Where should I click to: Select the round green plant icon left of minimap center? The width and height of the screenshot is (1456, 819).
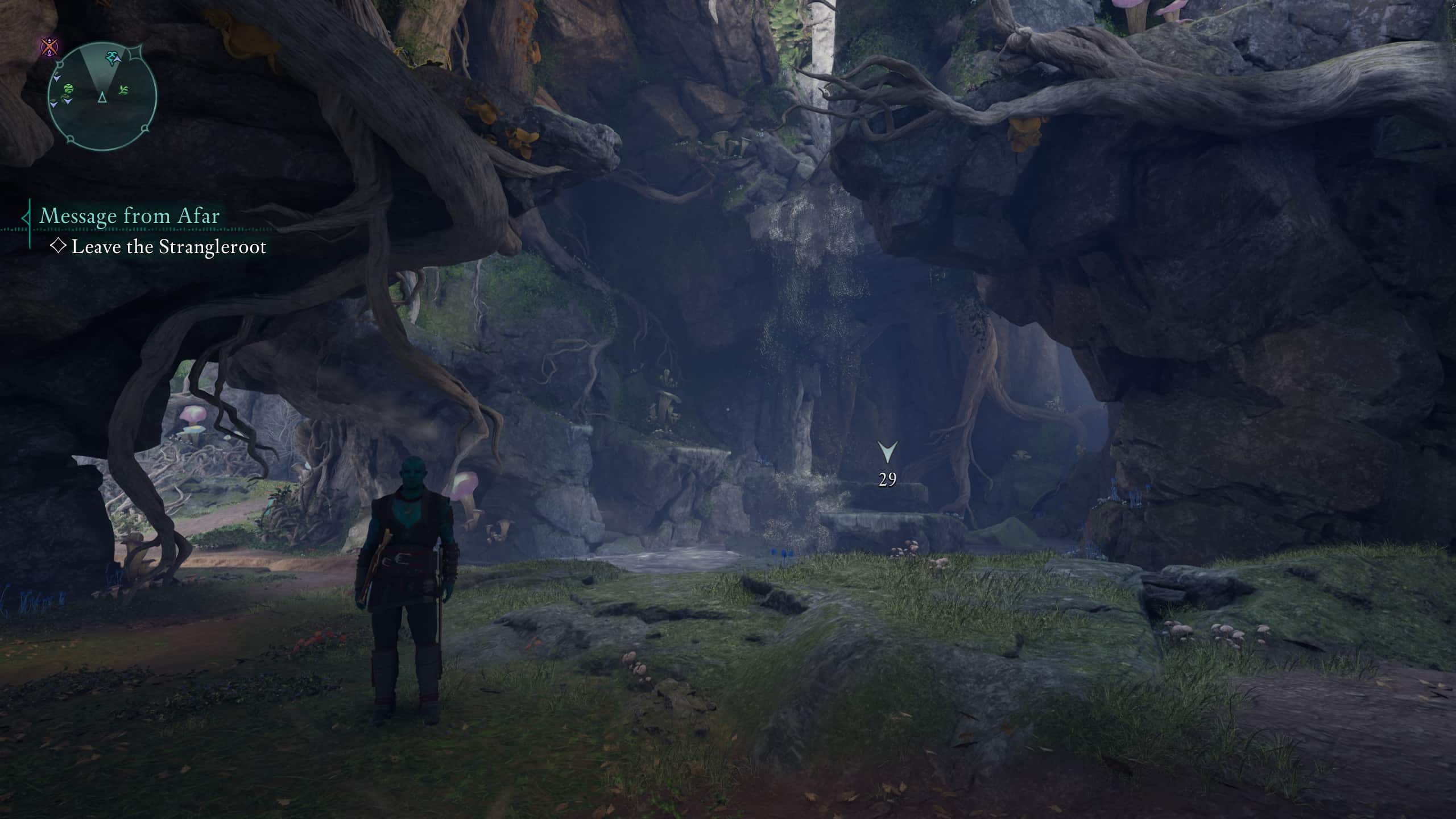[69, 90]
